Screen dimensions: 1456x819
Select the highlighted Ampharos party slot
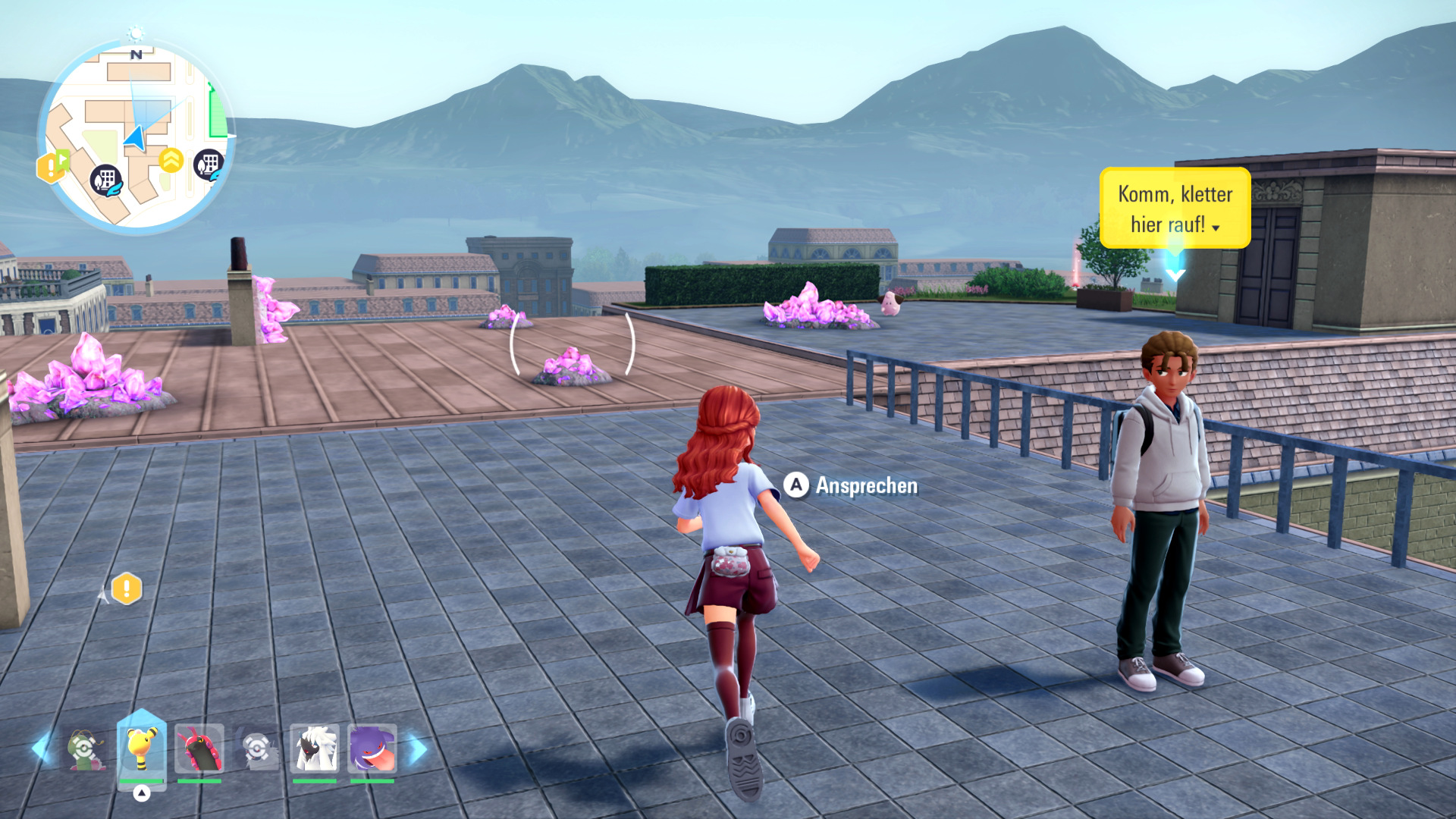142,749
